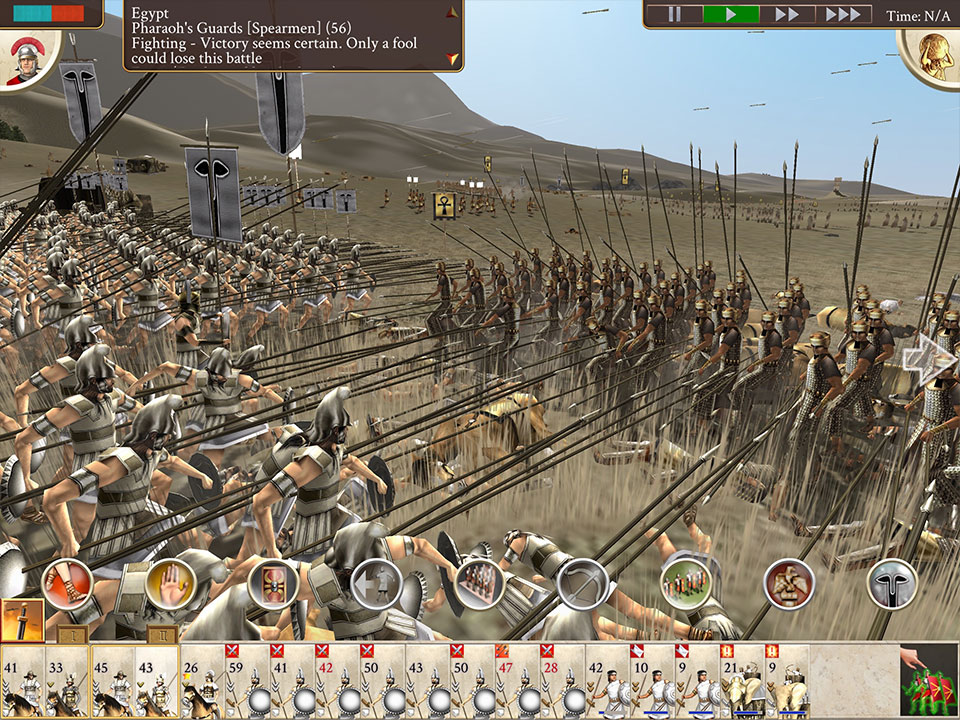The height and width of the screenshot is (720, 960).
Task: Open the green army panel in corner
Action: tap(926, 682)
